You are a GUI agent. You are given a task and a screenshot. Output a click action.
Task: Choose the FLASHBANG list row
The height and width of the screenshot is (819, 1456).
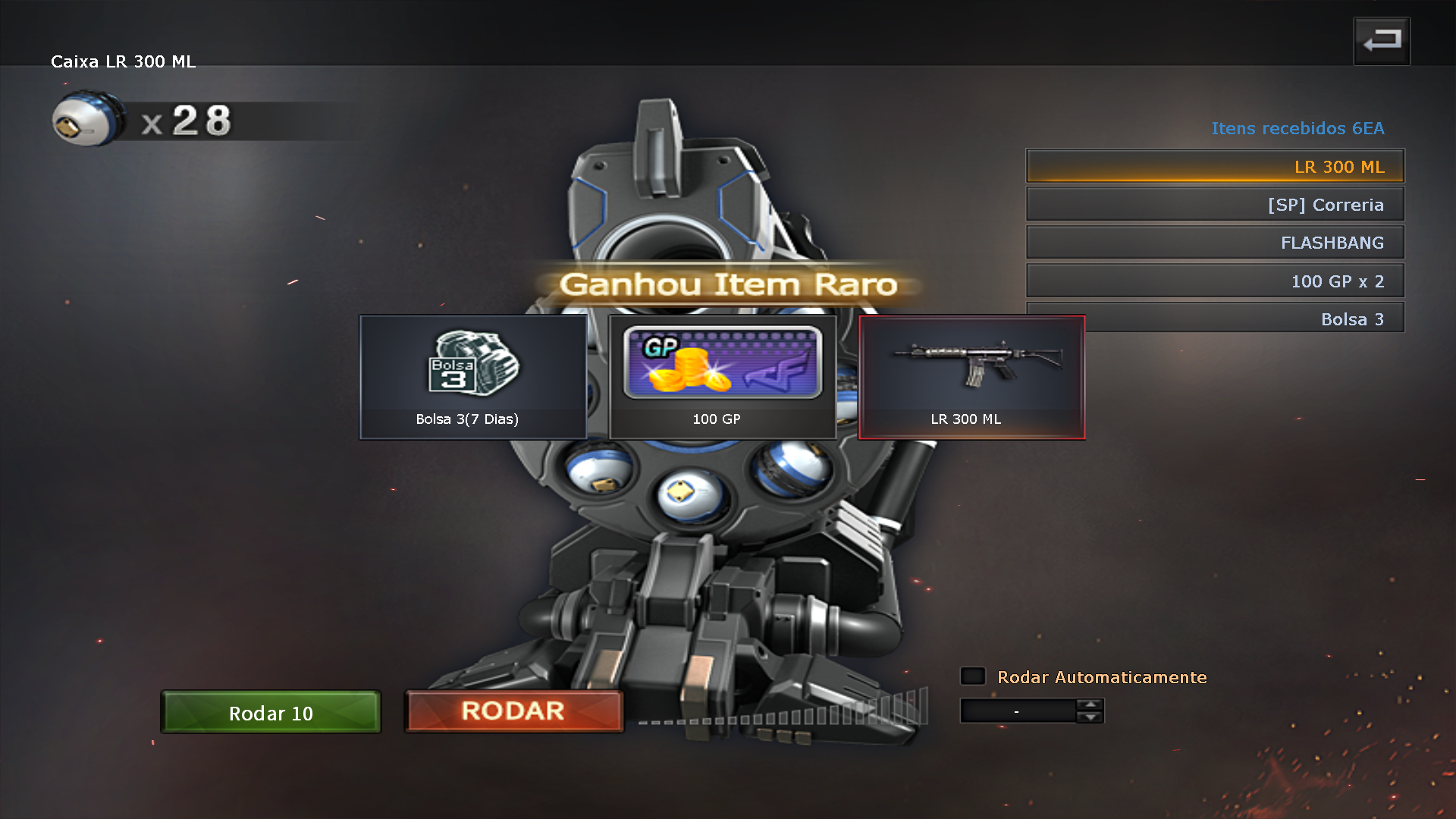coord(1214,243)
